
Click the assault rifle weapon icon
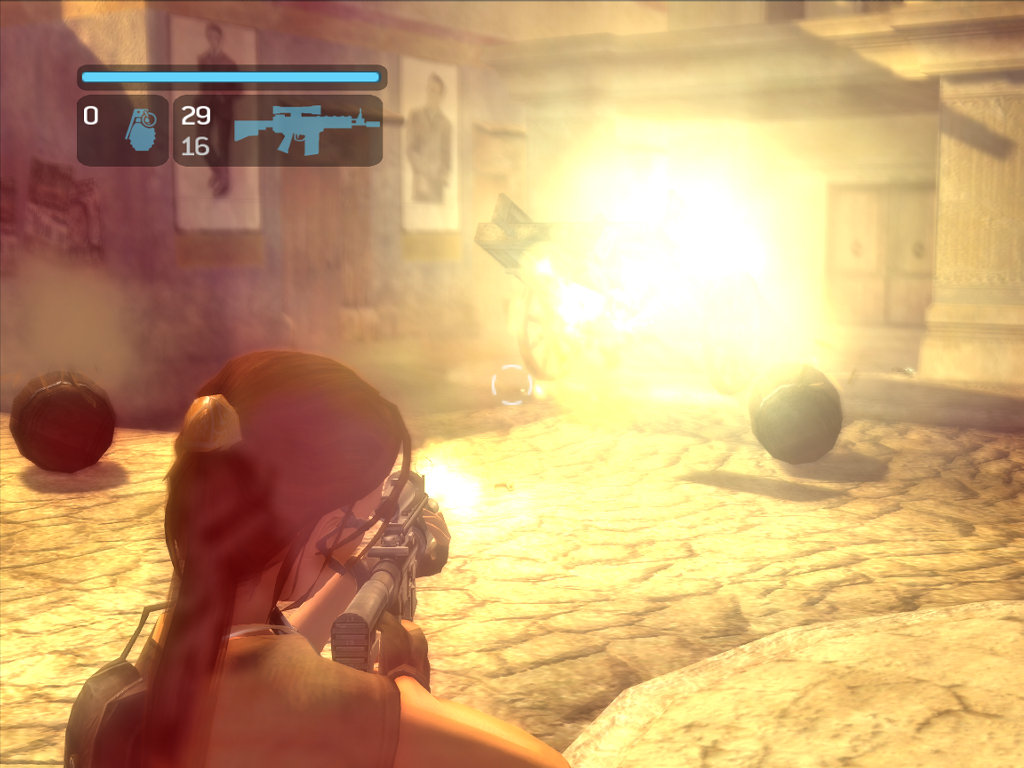pos(306,129)
